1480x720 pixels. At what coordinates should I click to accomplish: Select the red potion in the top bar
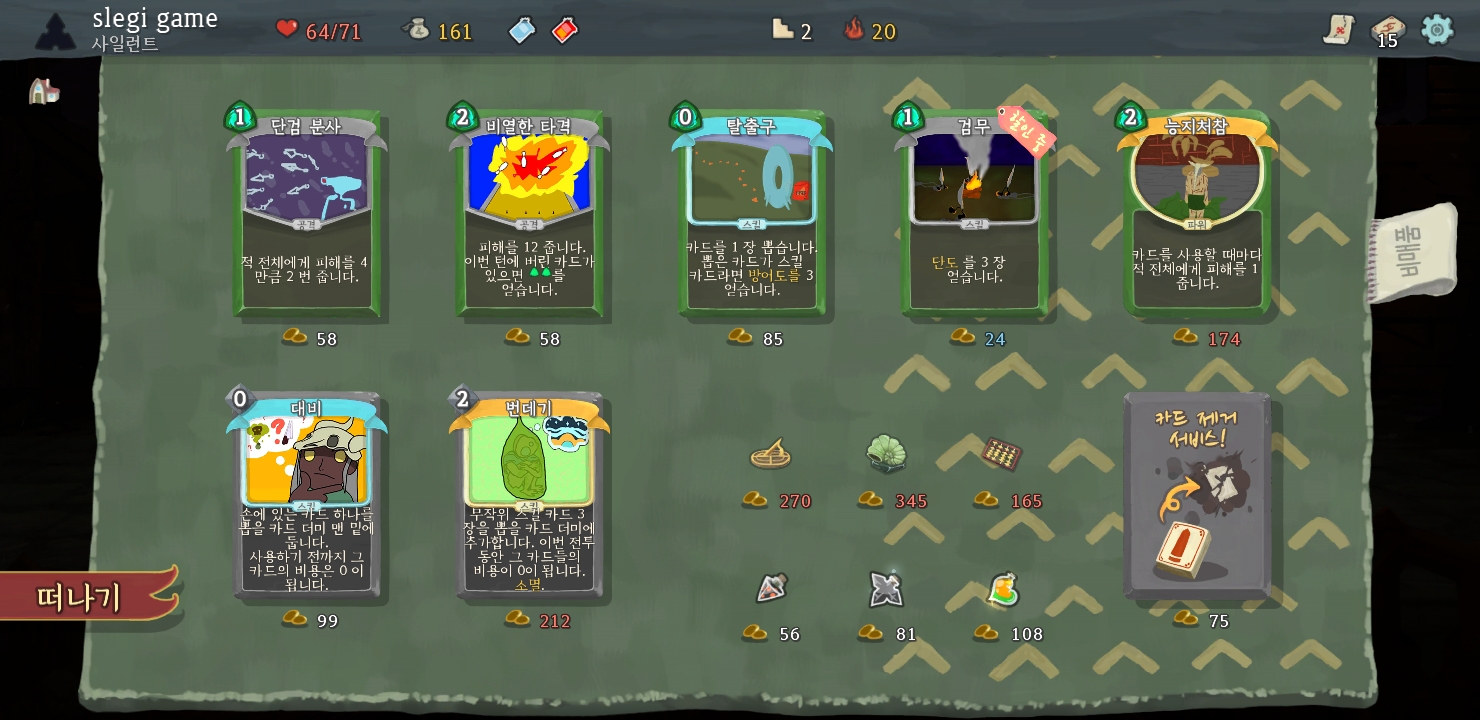tap(564, 31)
